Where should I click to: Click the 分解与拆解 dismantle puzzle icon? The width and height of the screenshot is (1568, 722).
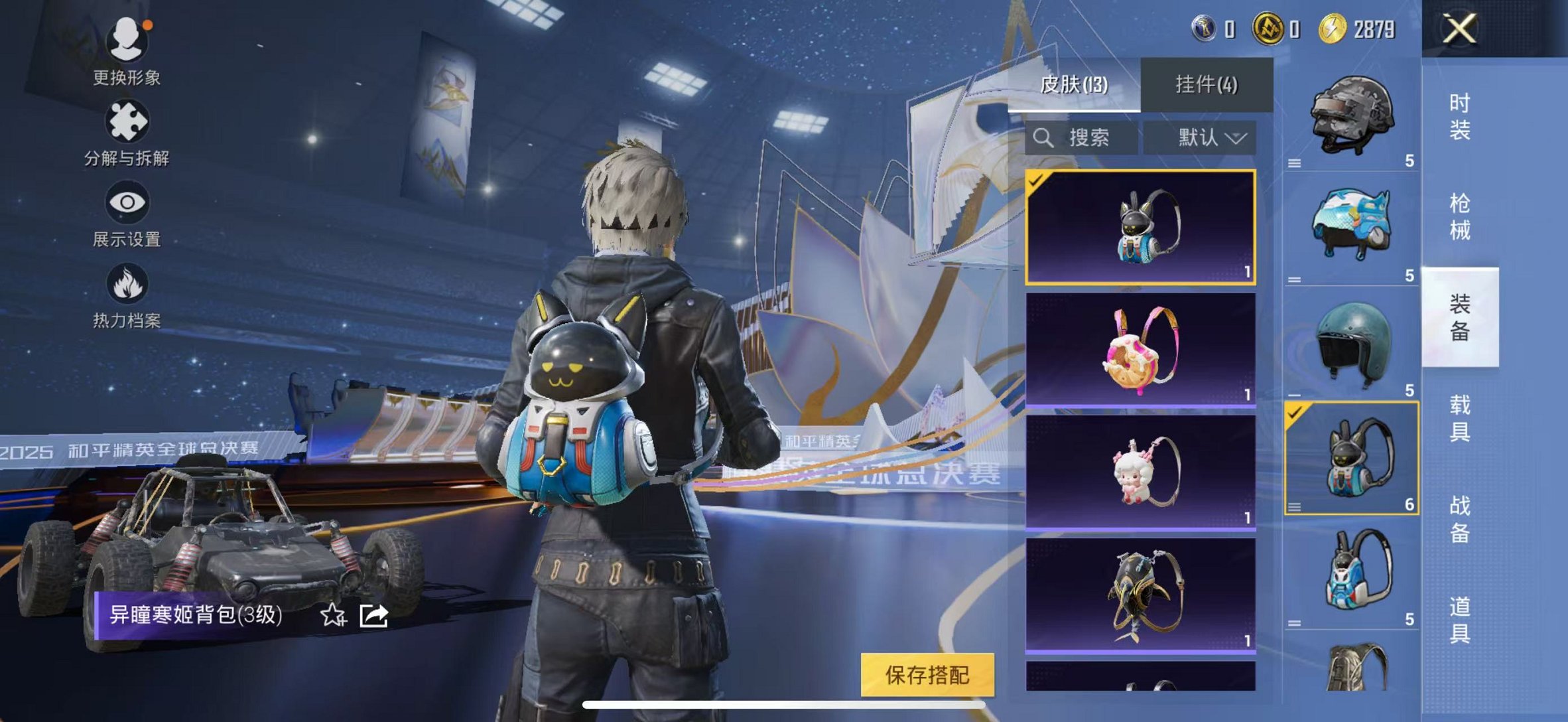127,120
